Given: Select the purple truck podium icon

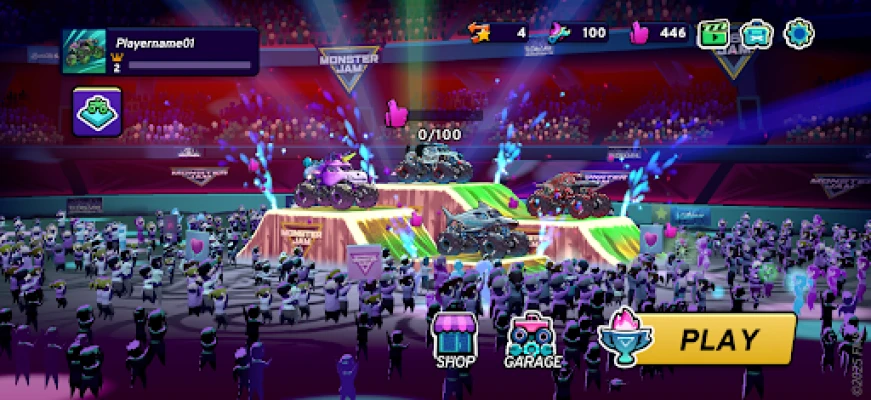Looking at the screenshot, I should tap(98, 112).
